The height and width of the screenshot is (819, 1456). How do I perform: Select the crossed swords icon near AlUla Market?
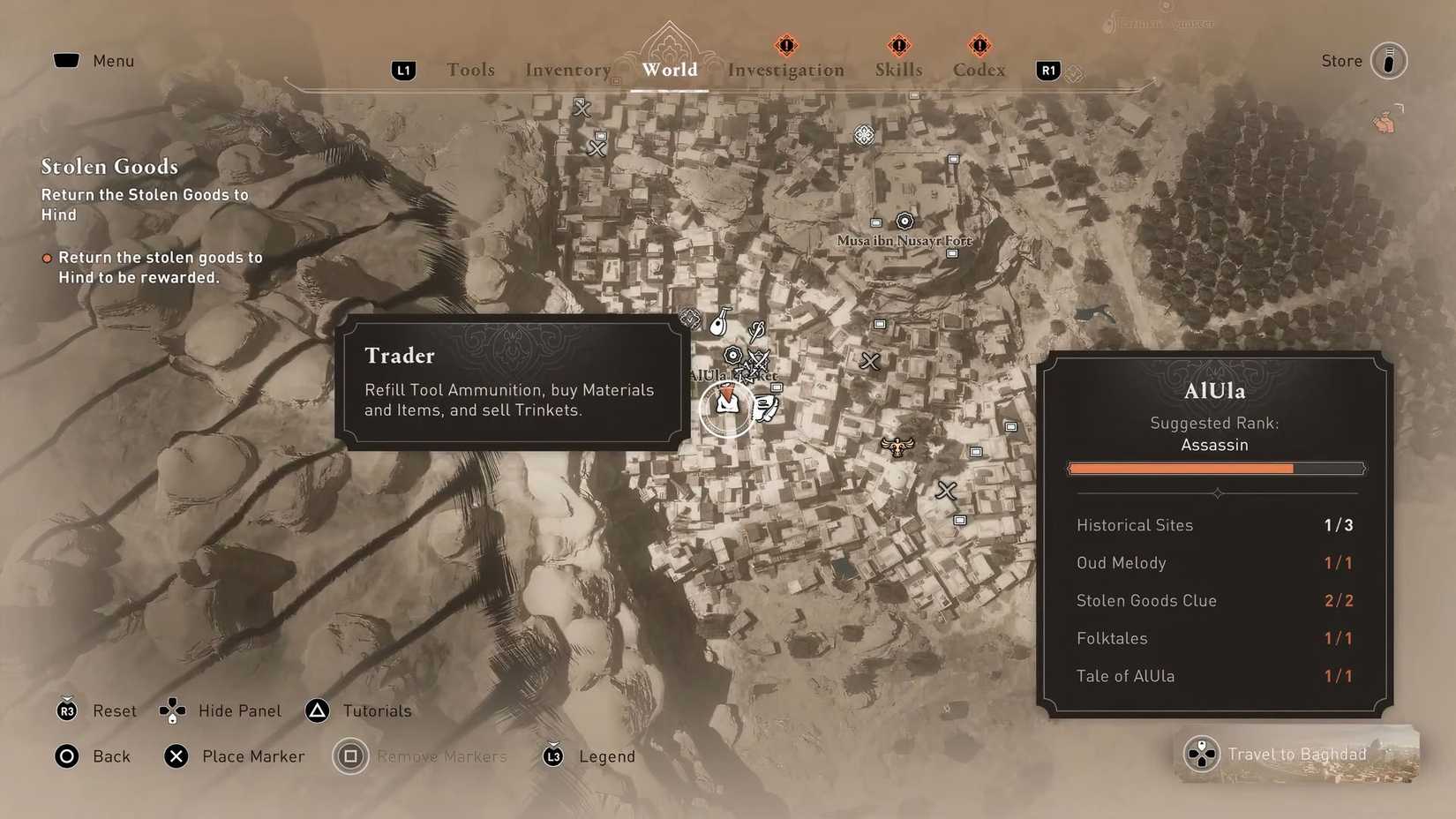click(759, 358)
